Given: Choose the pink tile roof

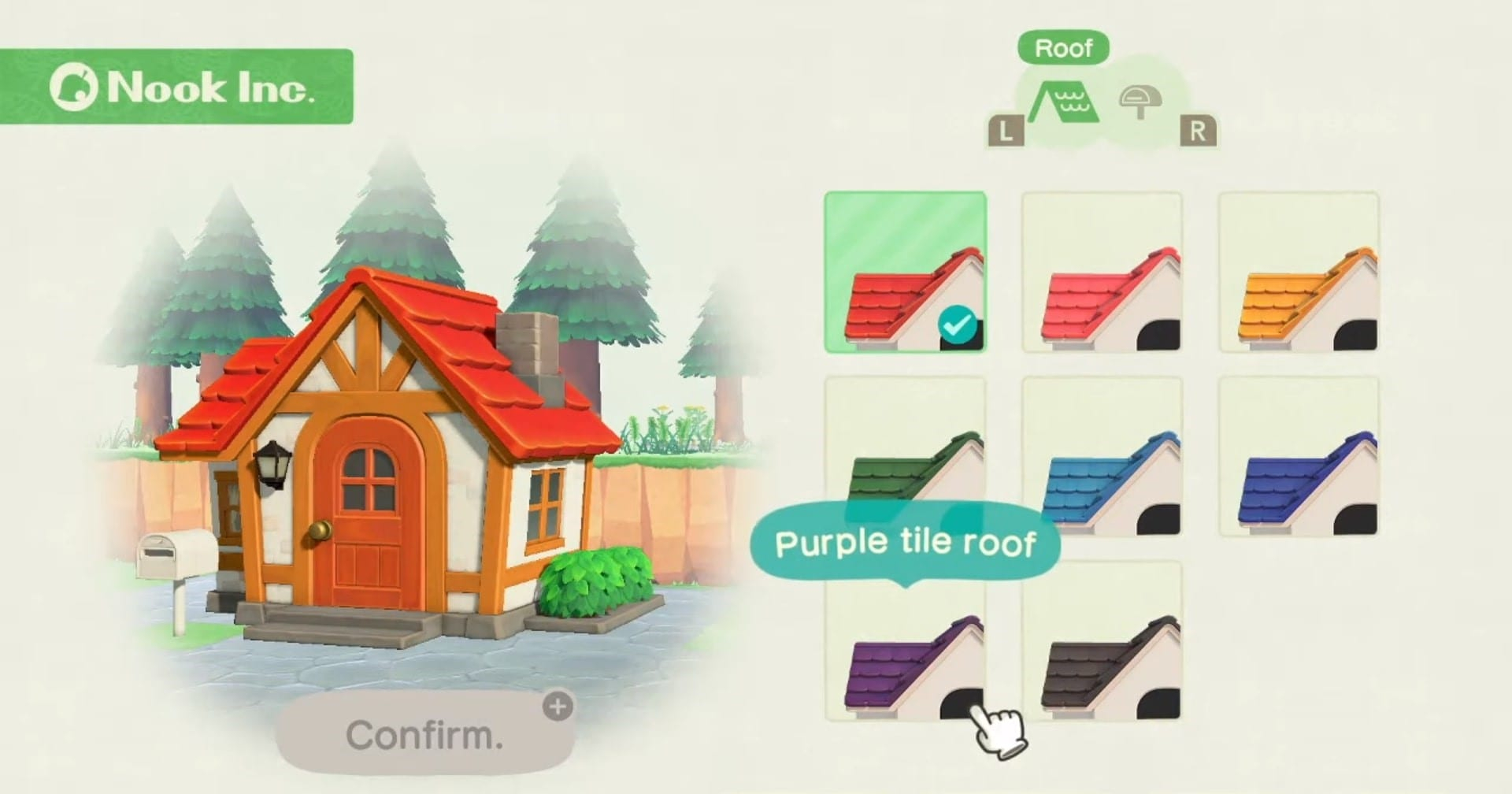Looking at the screenshot, I should [1102, 273].
